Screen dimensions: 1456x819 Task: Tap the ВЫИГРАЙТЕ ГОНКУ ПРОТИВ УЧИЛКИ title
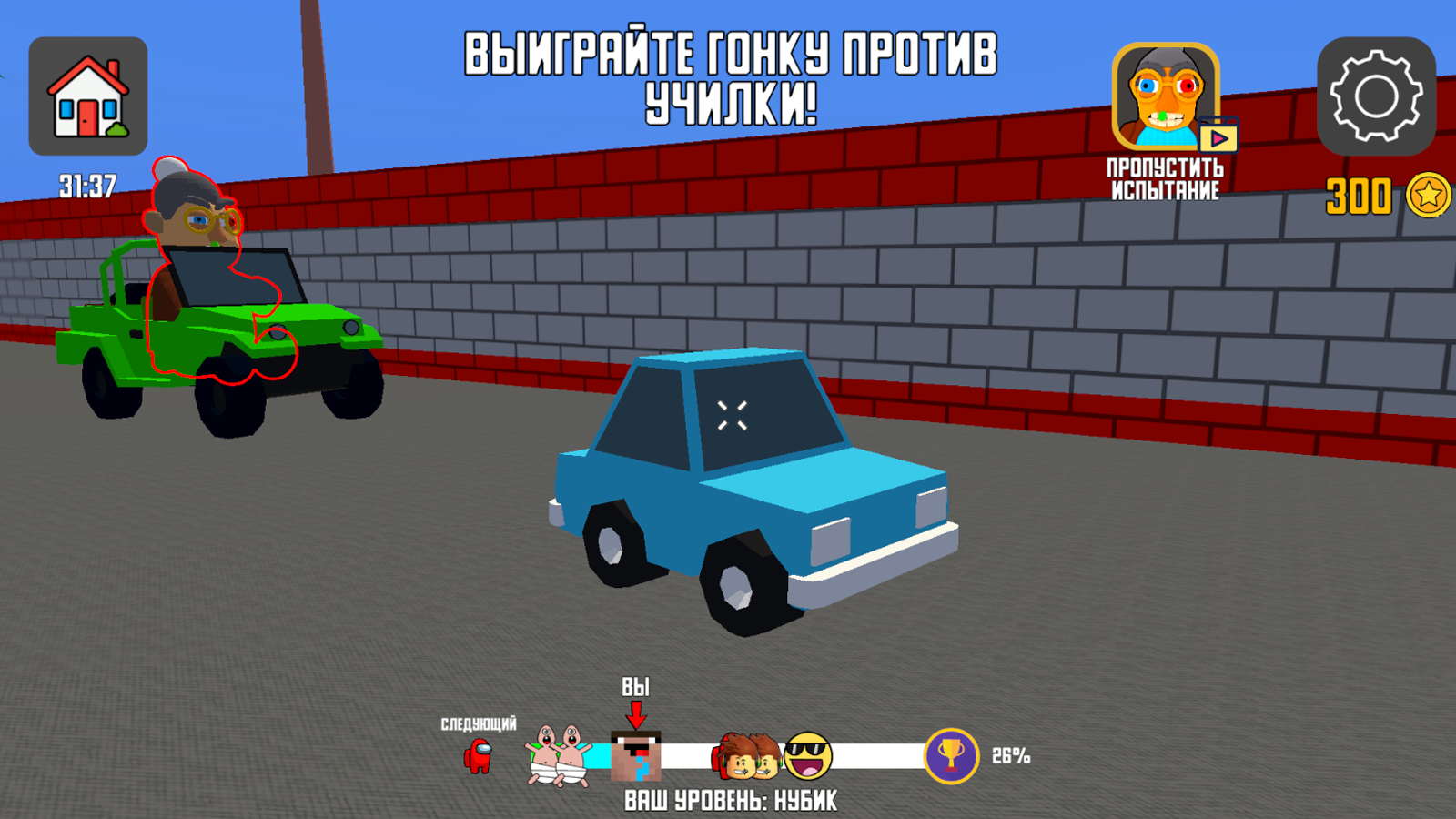(730, 77)
